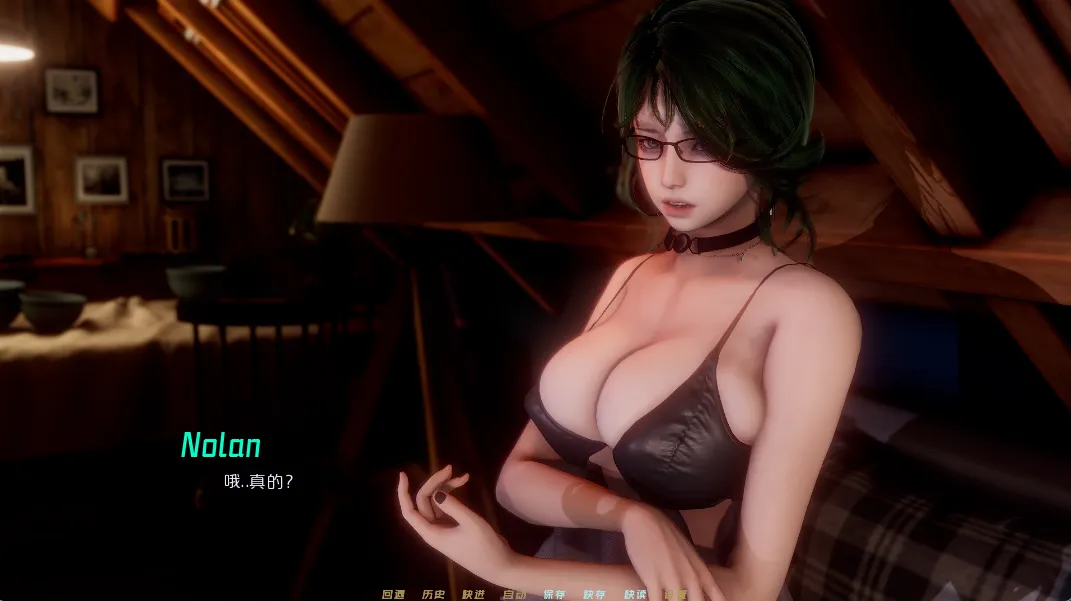Image resolution: width=1071 pixels, height=601 pixels.
Task: Toggle 自动 auto-advance
Action: pos(514,594)
